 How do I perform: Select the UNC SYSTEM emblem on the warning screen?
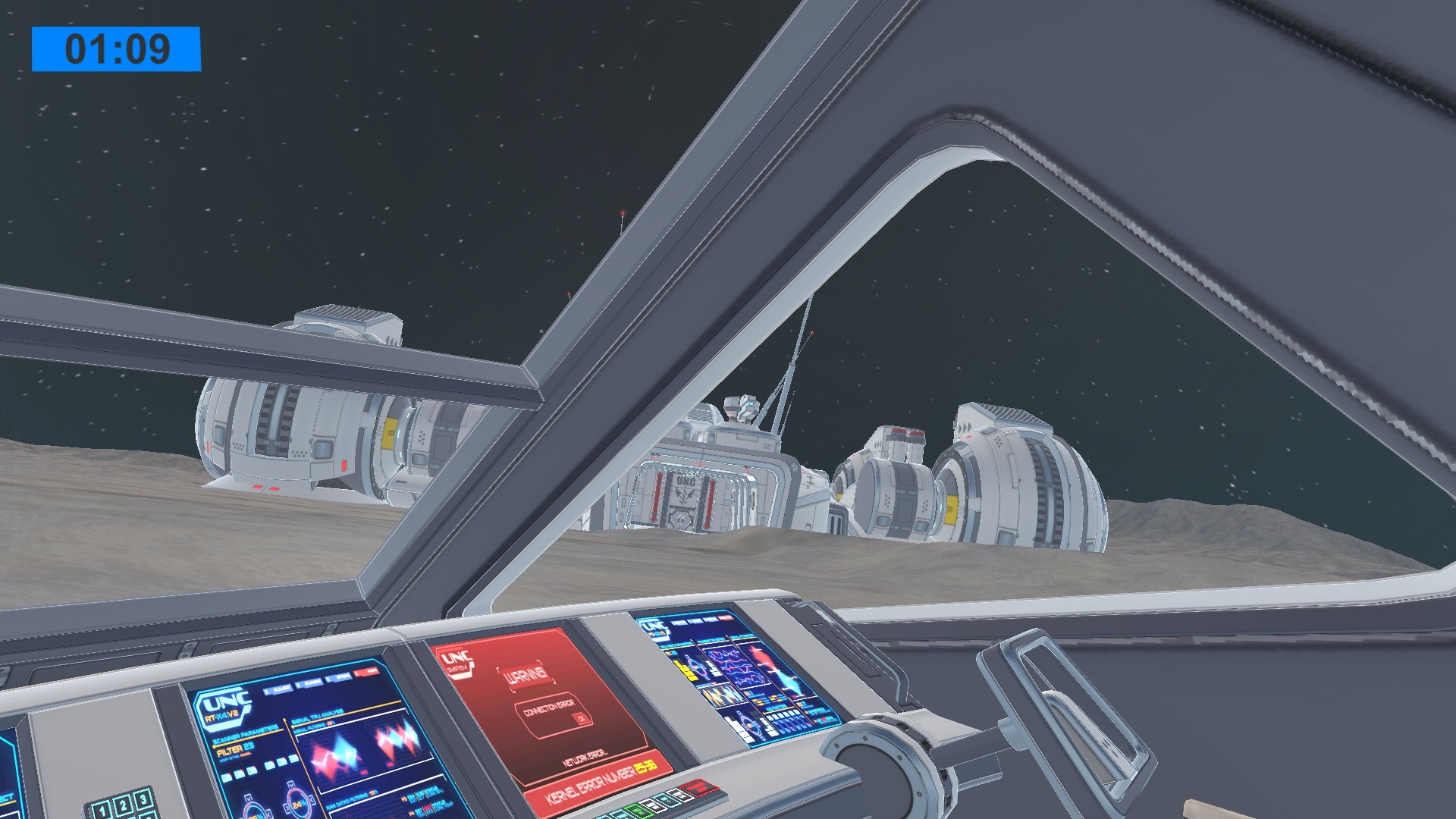pyautogui.click(x=458, y=663)
